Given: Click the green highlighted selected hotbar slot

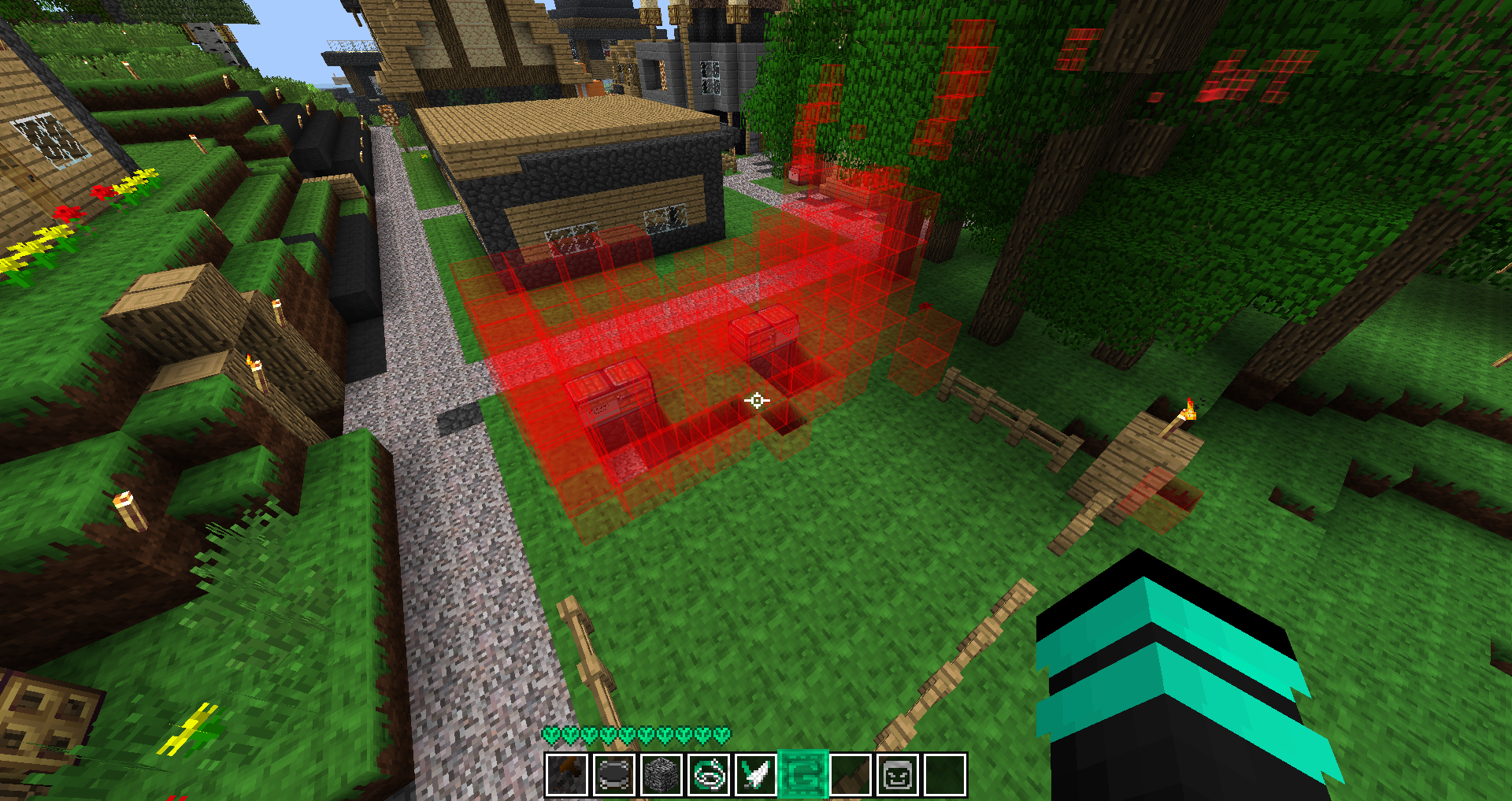Looking at the screenshot, I should [802, 775].
